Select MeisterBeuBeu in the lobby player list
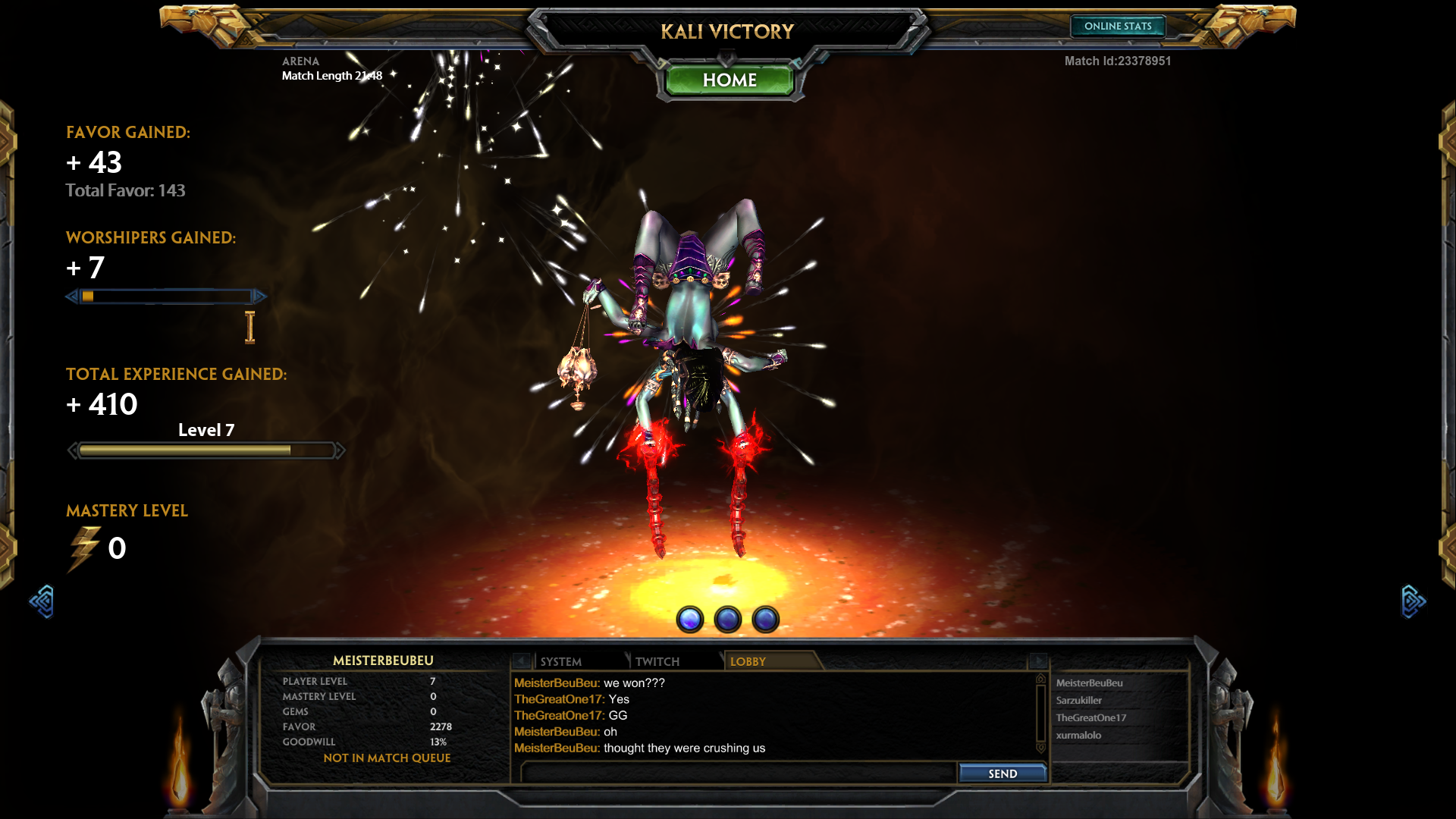Image resolution: width=1456 pixels, height=819 pixels. pos(1089,683)
